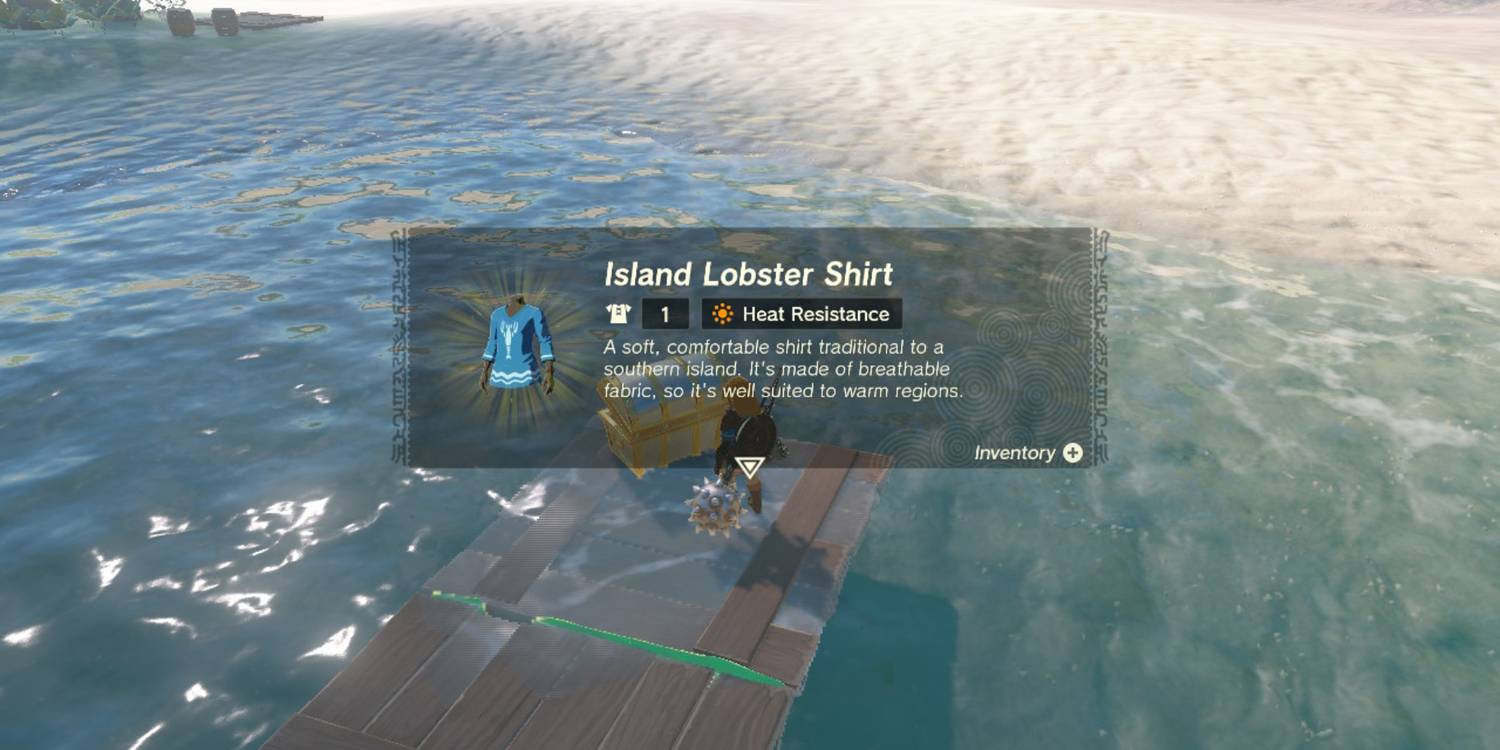Open the quantity box next to the shirt icon
Viewport: 1500px width, 750px height.
coord(666,313)
